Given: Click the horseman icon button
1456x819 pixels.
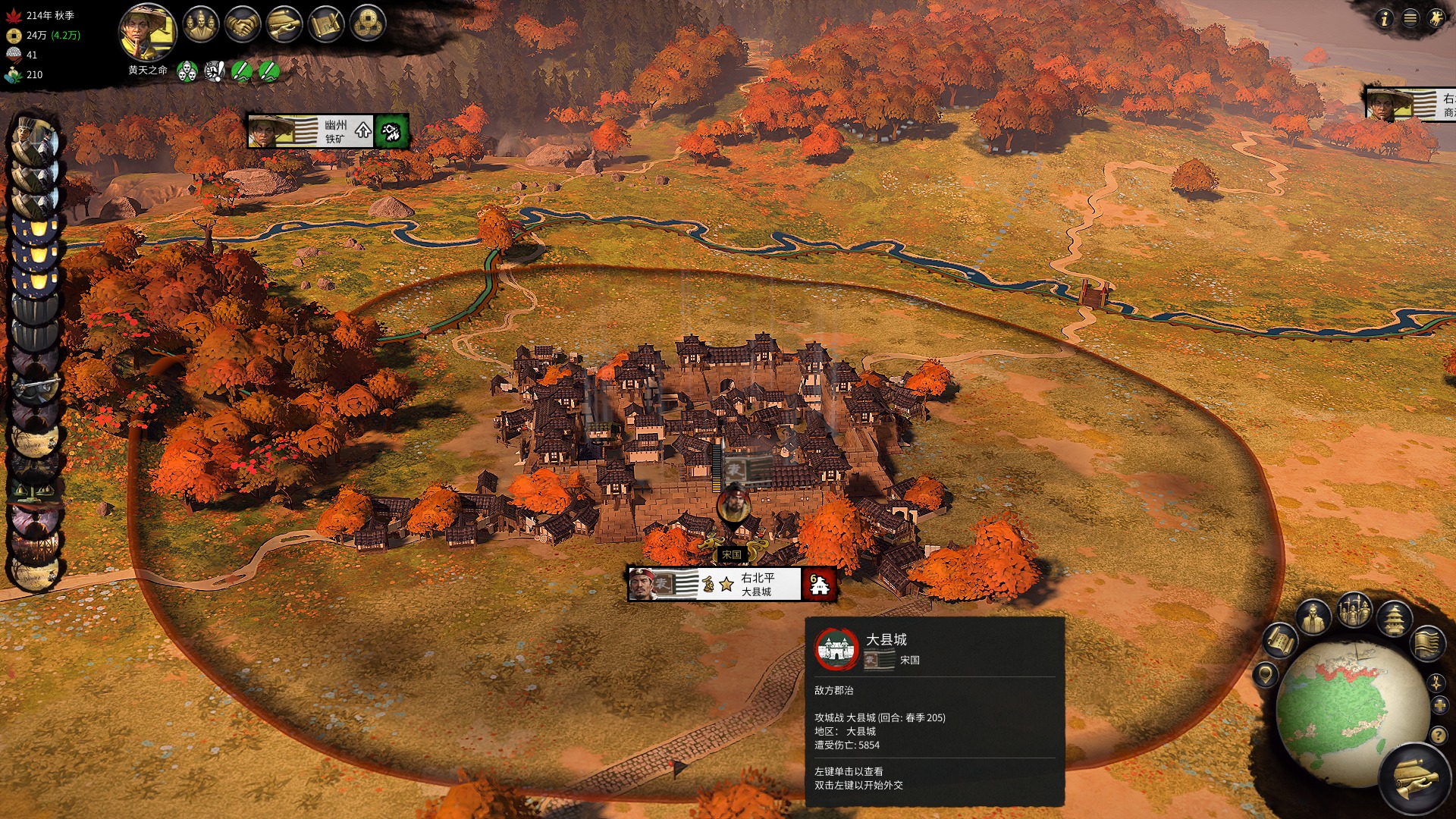Looking at the screenshot, I should click(1436, 19).
